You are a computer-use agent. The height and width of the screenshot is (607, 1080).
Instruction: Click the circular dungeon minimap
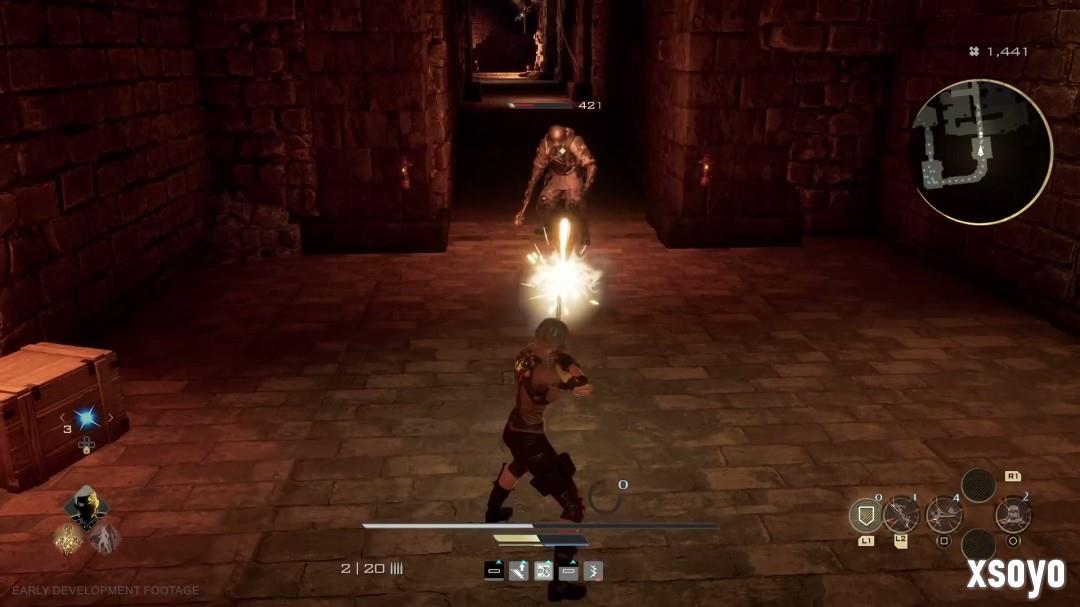pos(981,152)
